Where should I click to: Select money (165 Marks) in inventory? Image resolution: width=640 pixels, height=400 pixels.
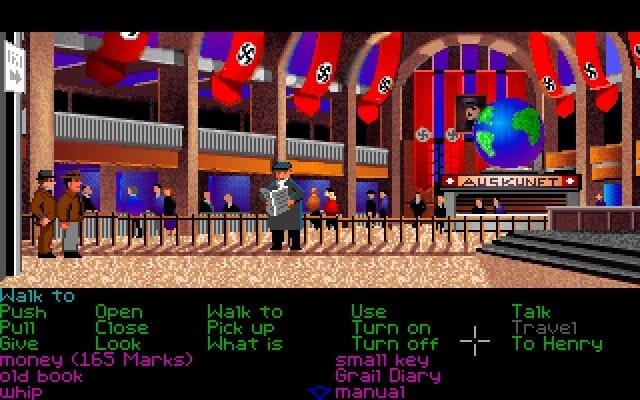coord(96,360)
